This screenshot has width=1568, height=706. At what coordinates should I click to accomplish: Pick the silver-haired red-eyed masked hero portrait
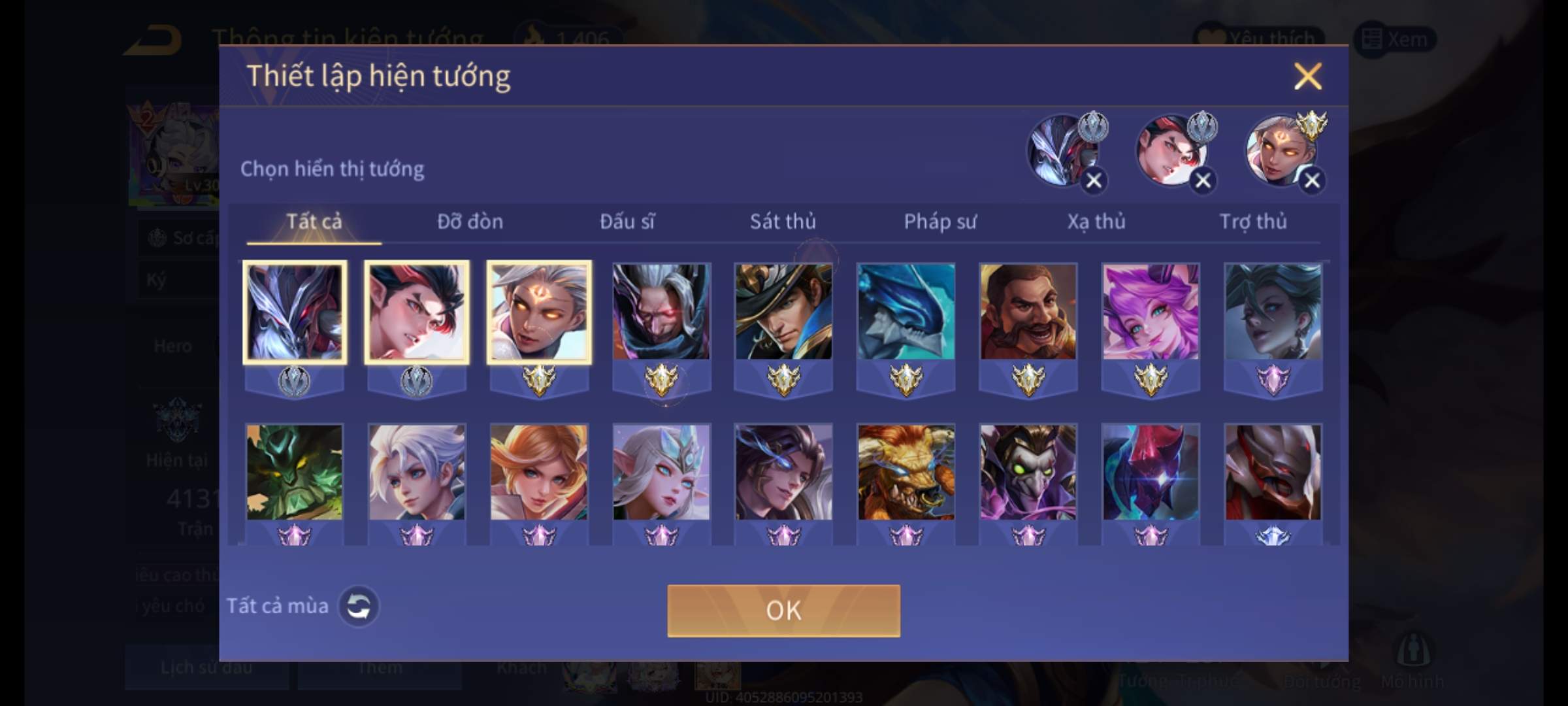point(661,312)
